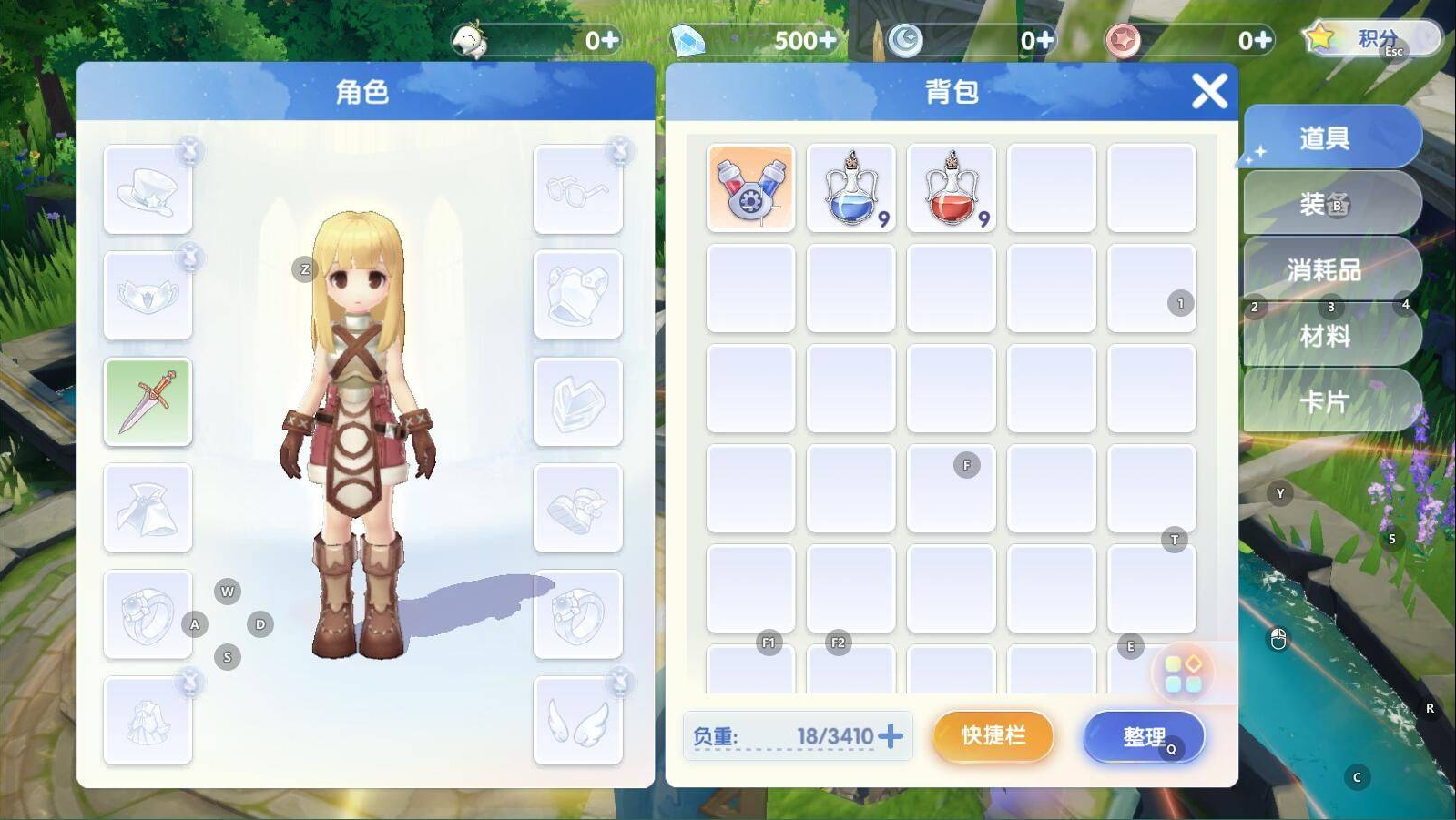The height and width of the screenshot is (820, 1456).
Task: Click the boots equipment slot
Action: tap(577, 508)
